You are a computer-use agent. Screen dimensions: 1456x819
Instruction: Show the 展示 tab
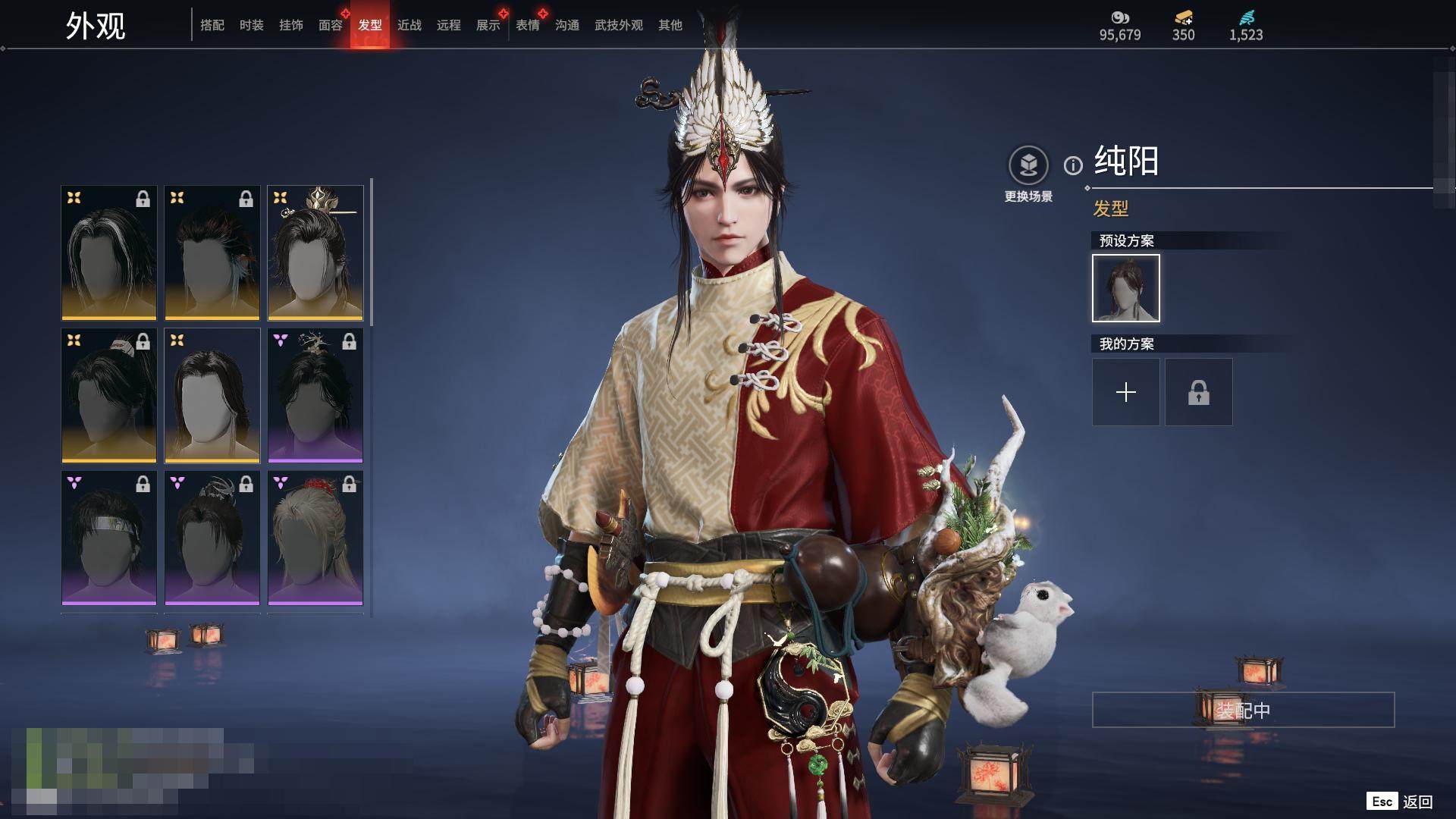click(x=488, y=25)
